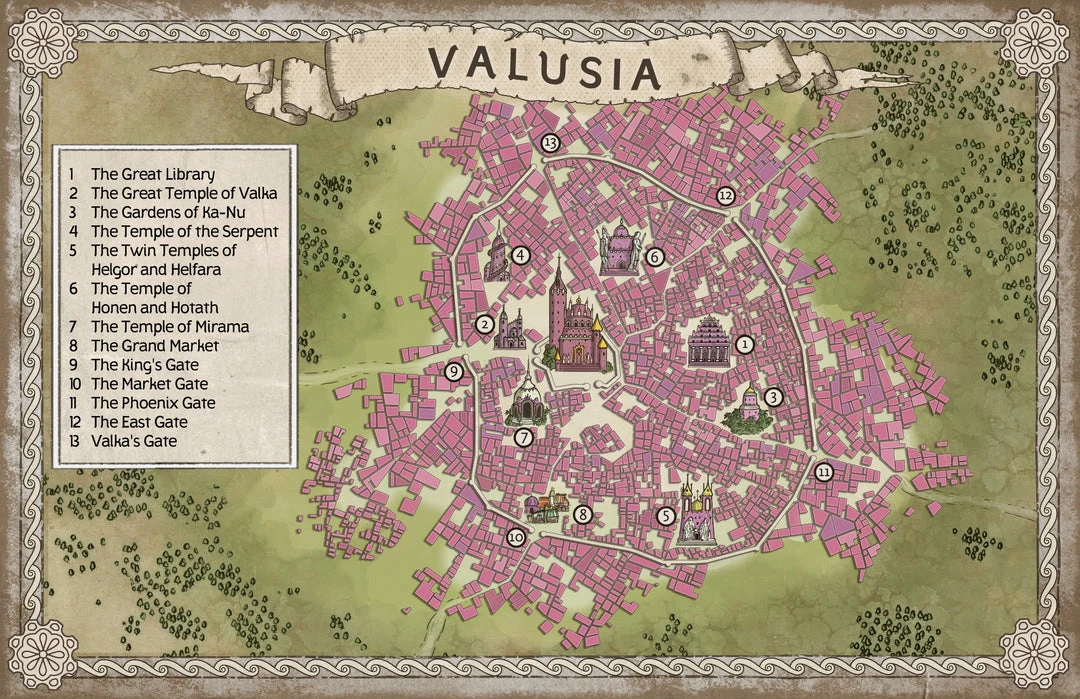Select The Grand Market legend entry

[155, 346]
